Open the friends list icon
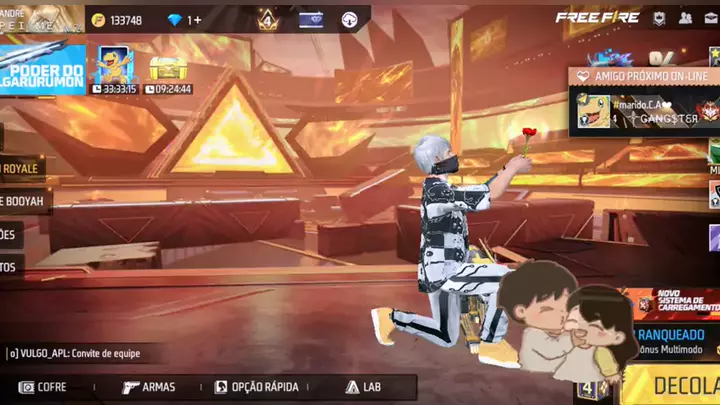Image resolution: width=720 pixels, height=405 pixels. (685, 18)
